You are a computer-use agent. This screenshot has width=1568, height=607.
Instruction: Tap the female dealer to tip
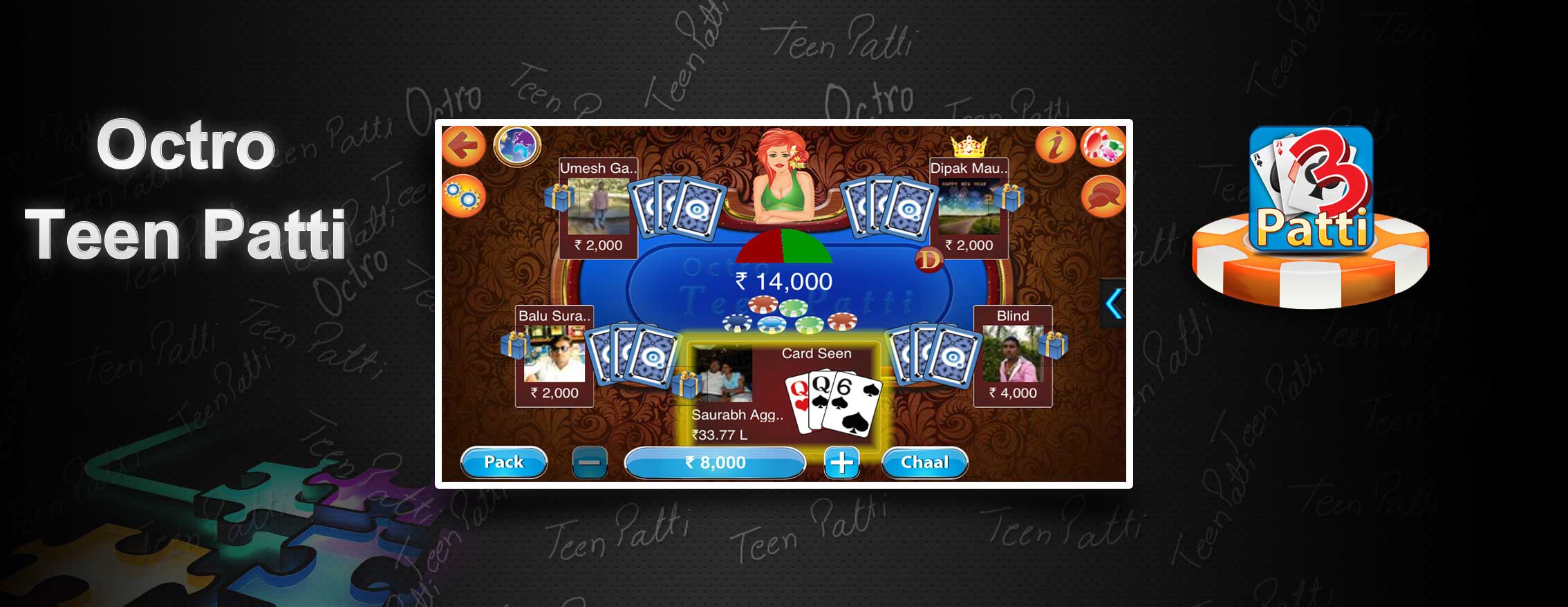pyautogui.click(x=783, y=180)
